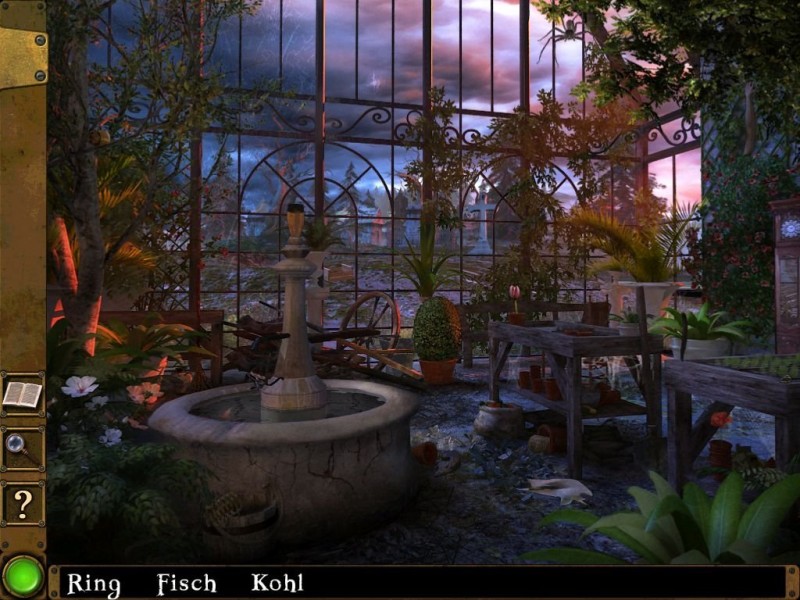
Task: Select the word Kohl in the list
Action: pos(277,583)
